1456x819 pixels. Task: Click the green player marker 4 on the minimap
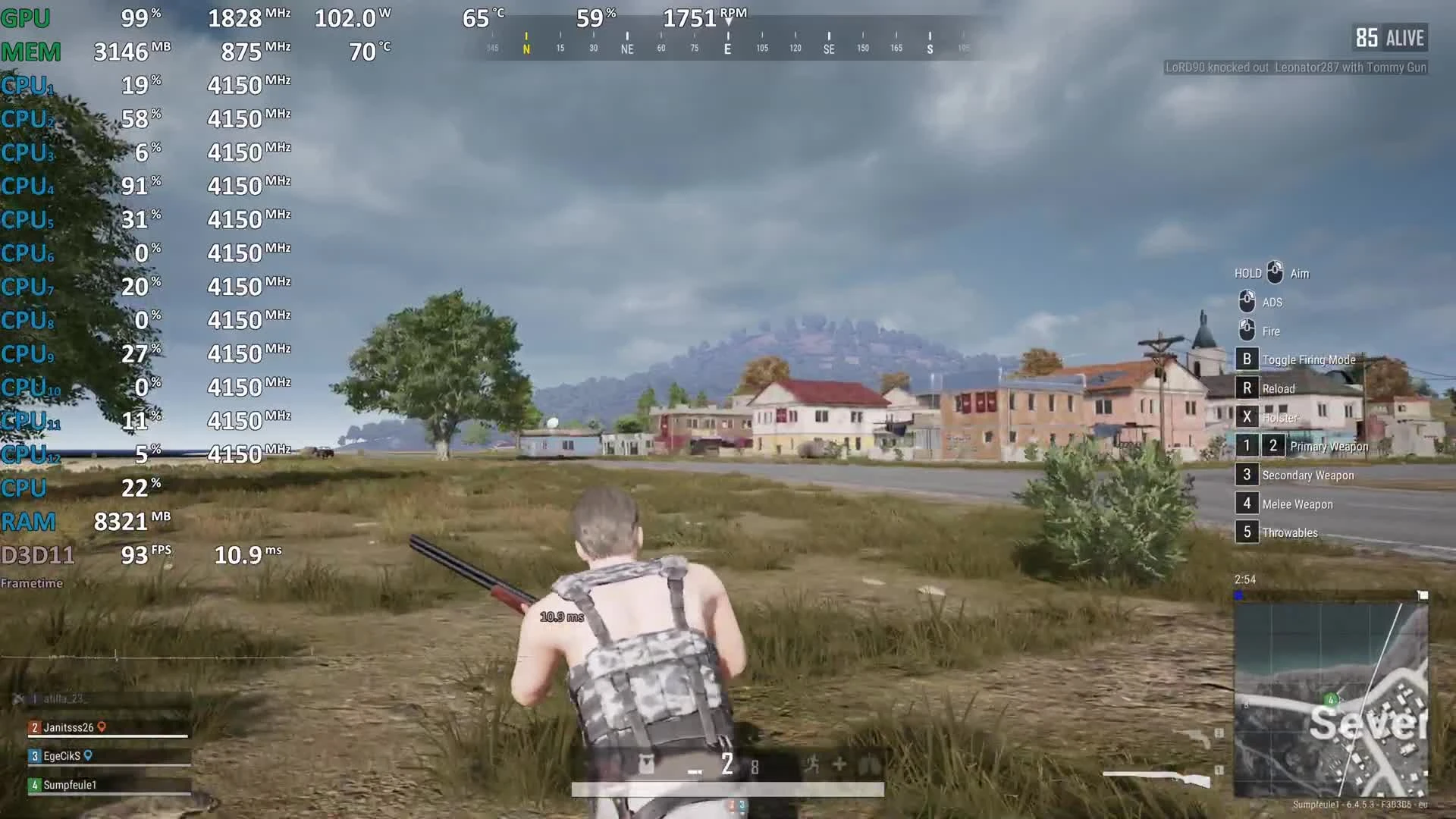point(1331,701)
